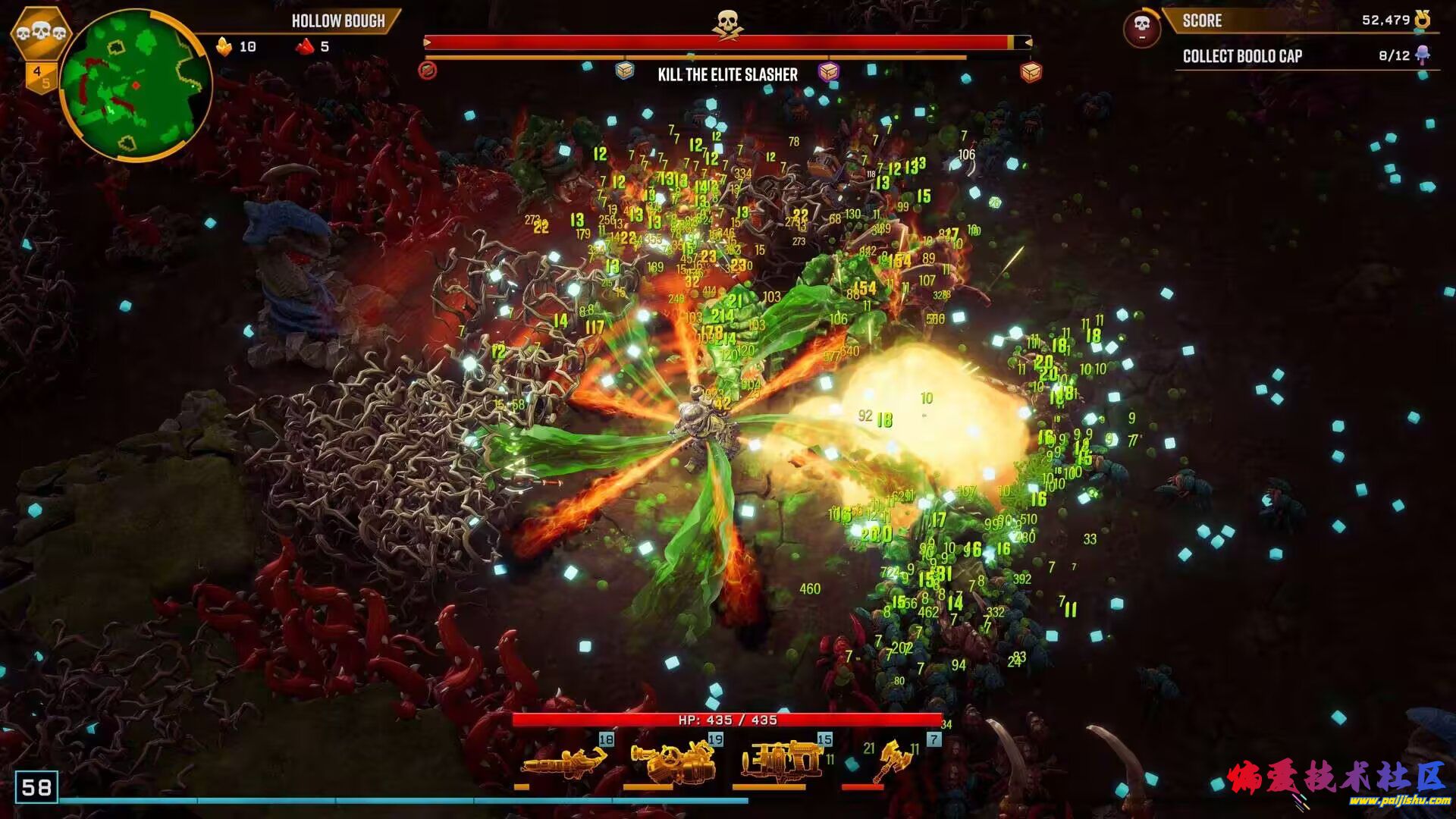
Task: Click the player level 58 badge
Action: [x=36, y=787]
